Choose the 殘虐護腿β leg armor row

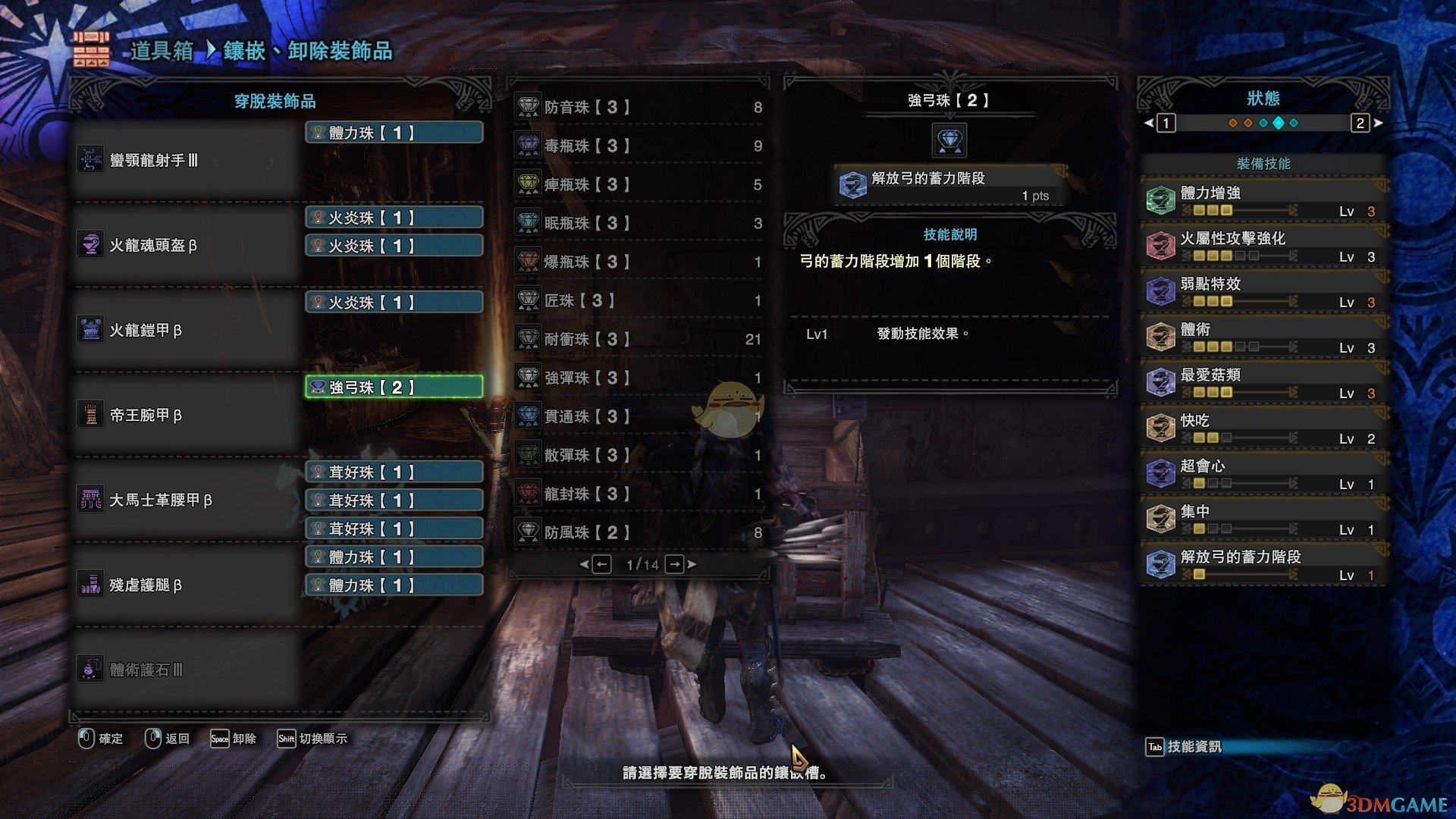coord(186,585)
